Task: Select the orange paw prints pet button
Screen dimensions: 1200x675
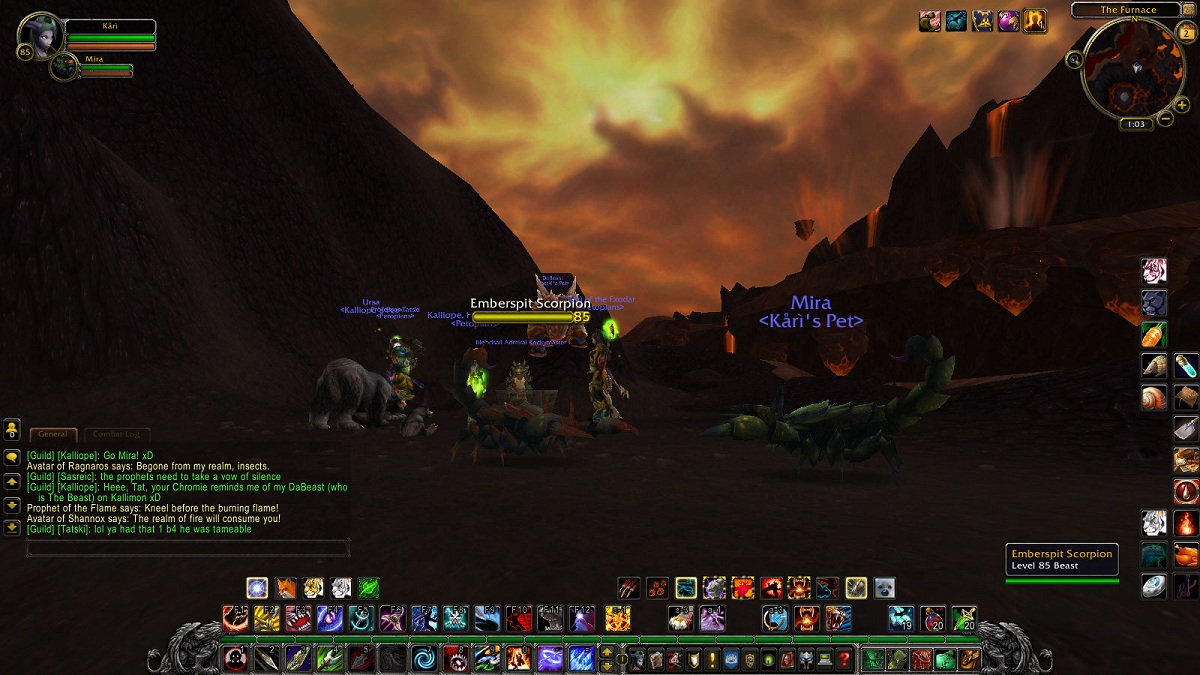Action: tap(656, 588)
